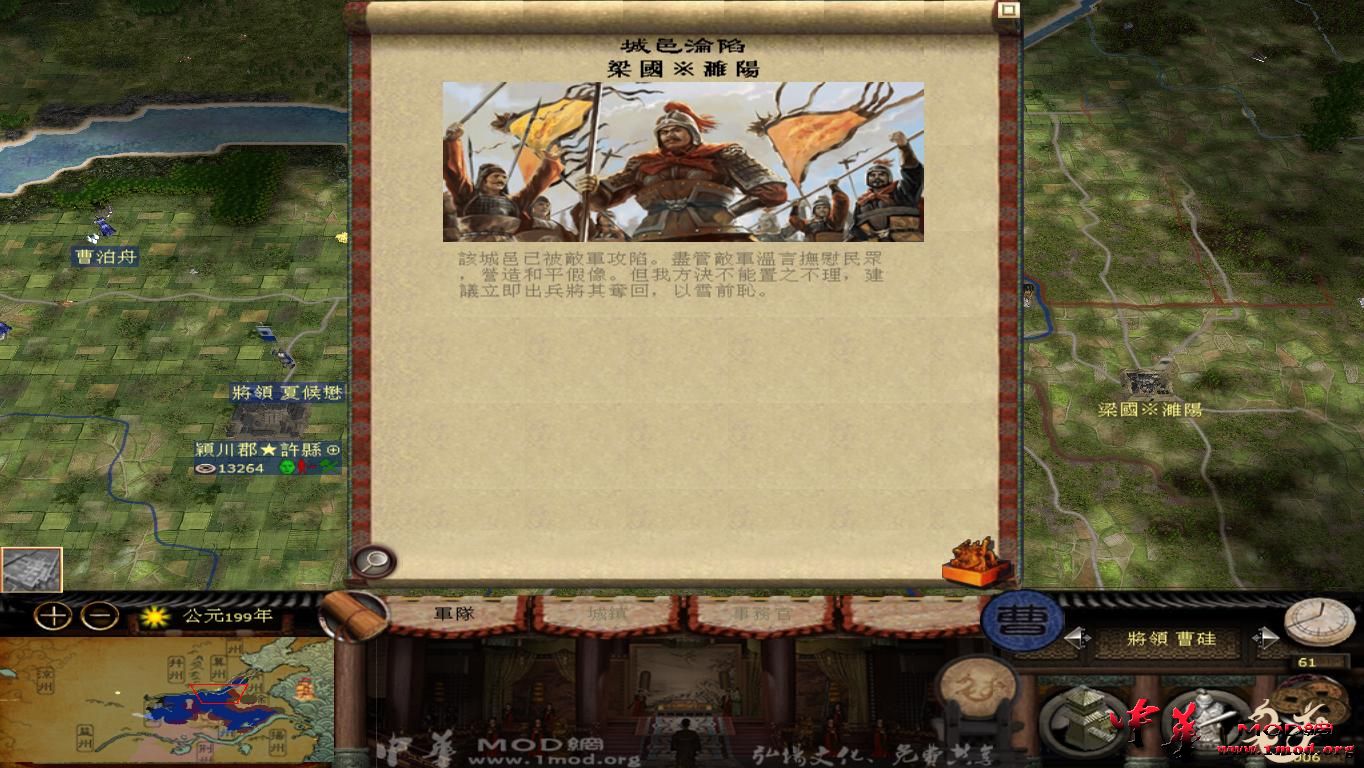Click the 梁國※濰陽 settlement label on the map
This screenshot has height=768, width=1364.
[x=1150, y=407]
